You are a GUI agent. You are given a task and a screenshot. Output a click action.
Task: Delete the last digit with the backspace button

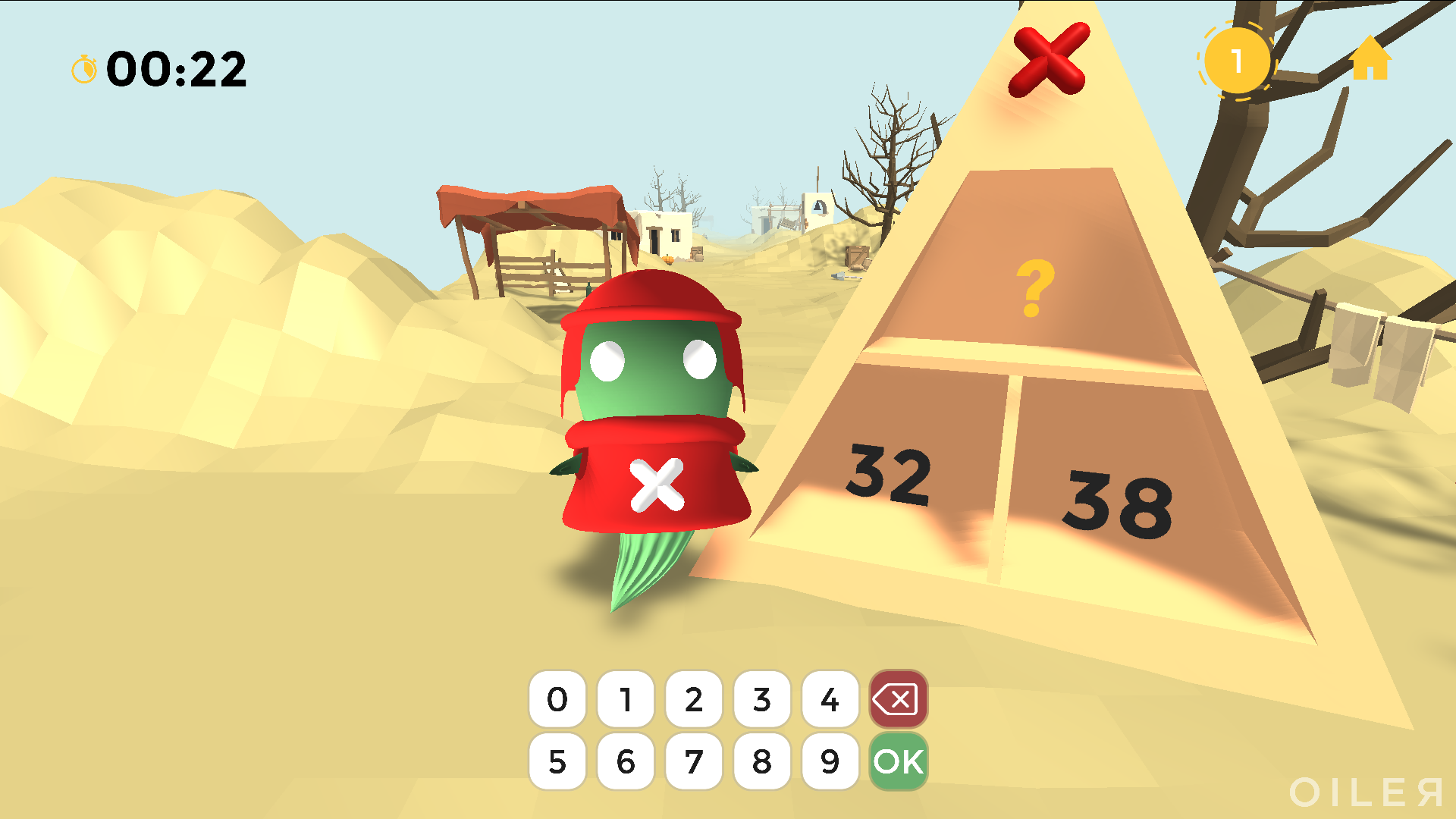coord(899,699)
